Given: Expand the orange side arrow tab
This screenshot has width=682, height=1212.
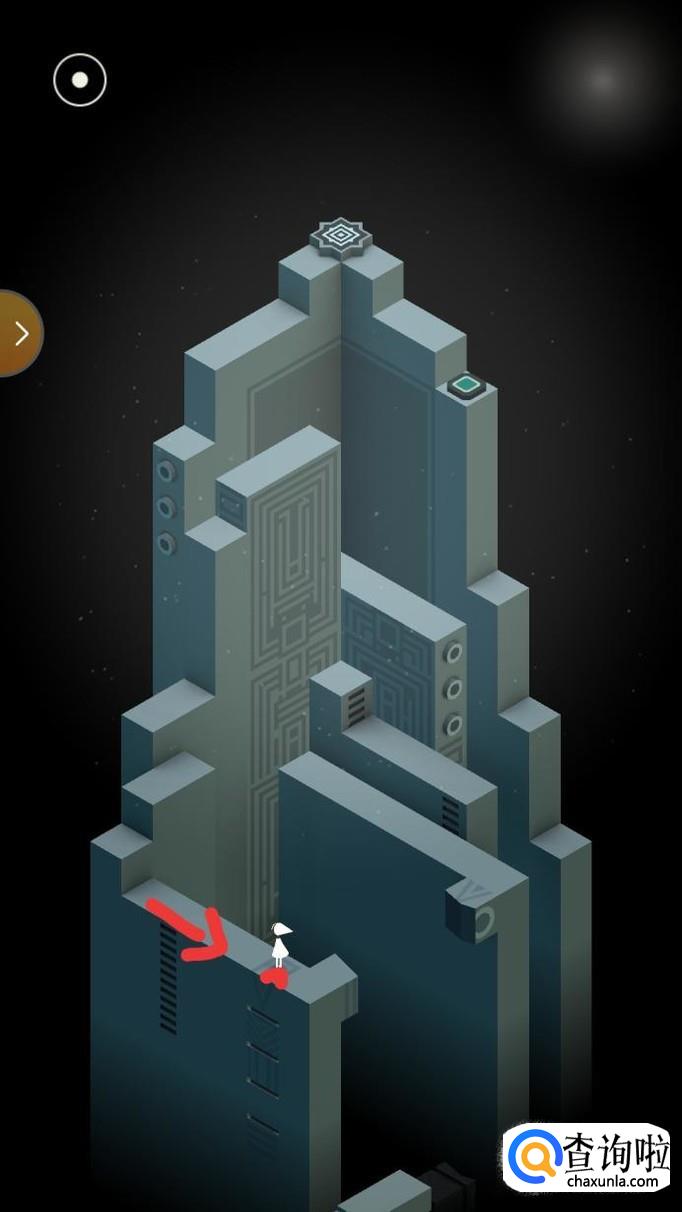Looking at the screenshot, I should coord(18,333).
